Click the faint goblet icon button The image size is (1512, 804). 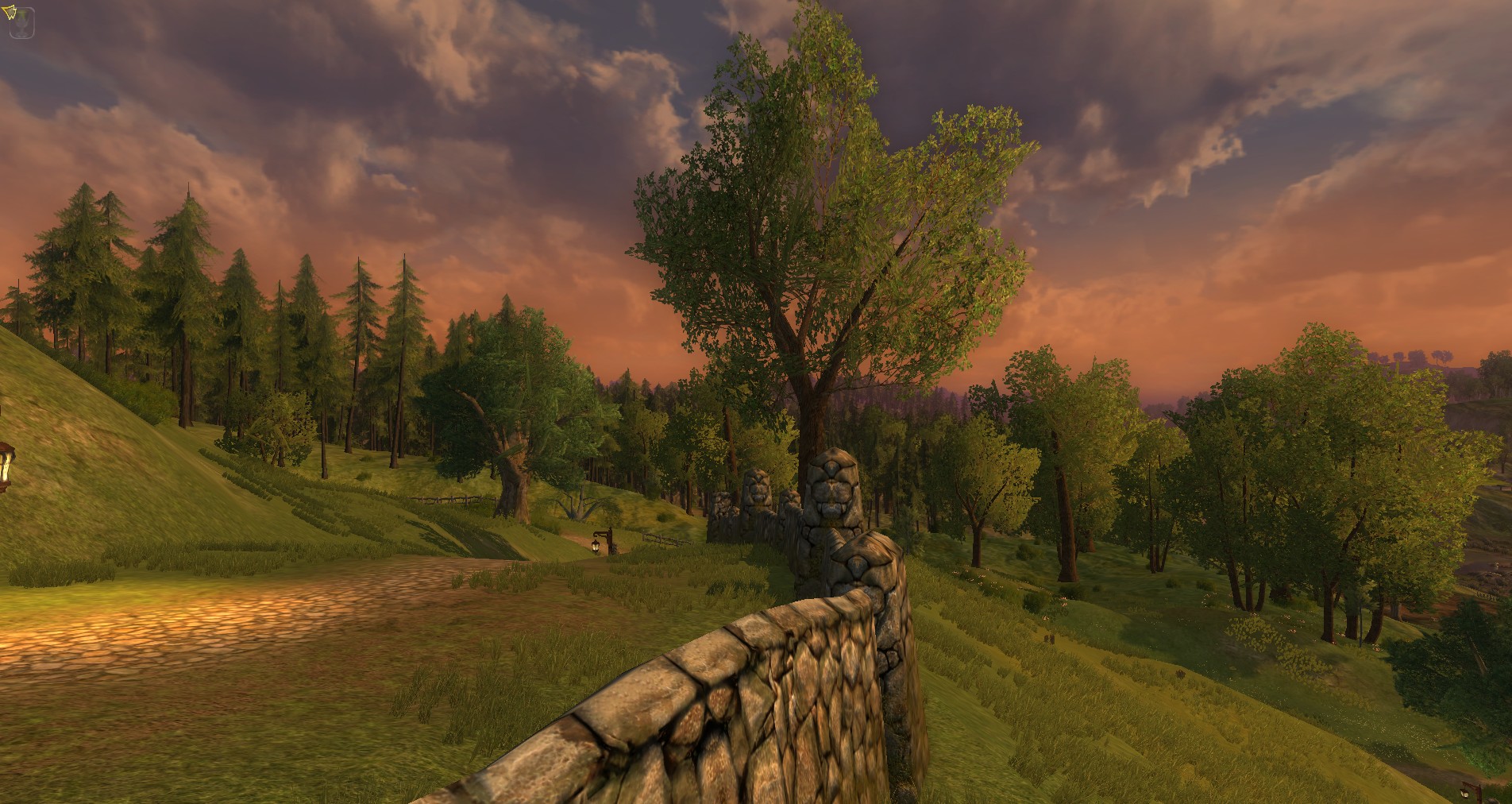click(x=23, y=25)
